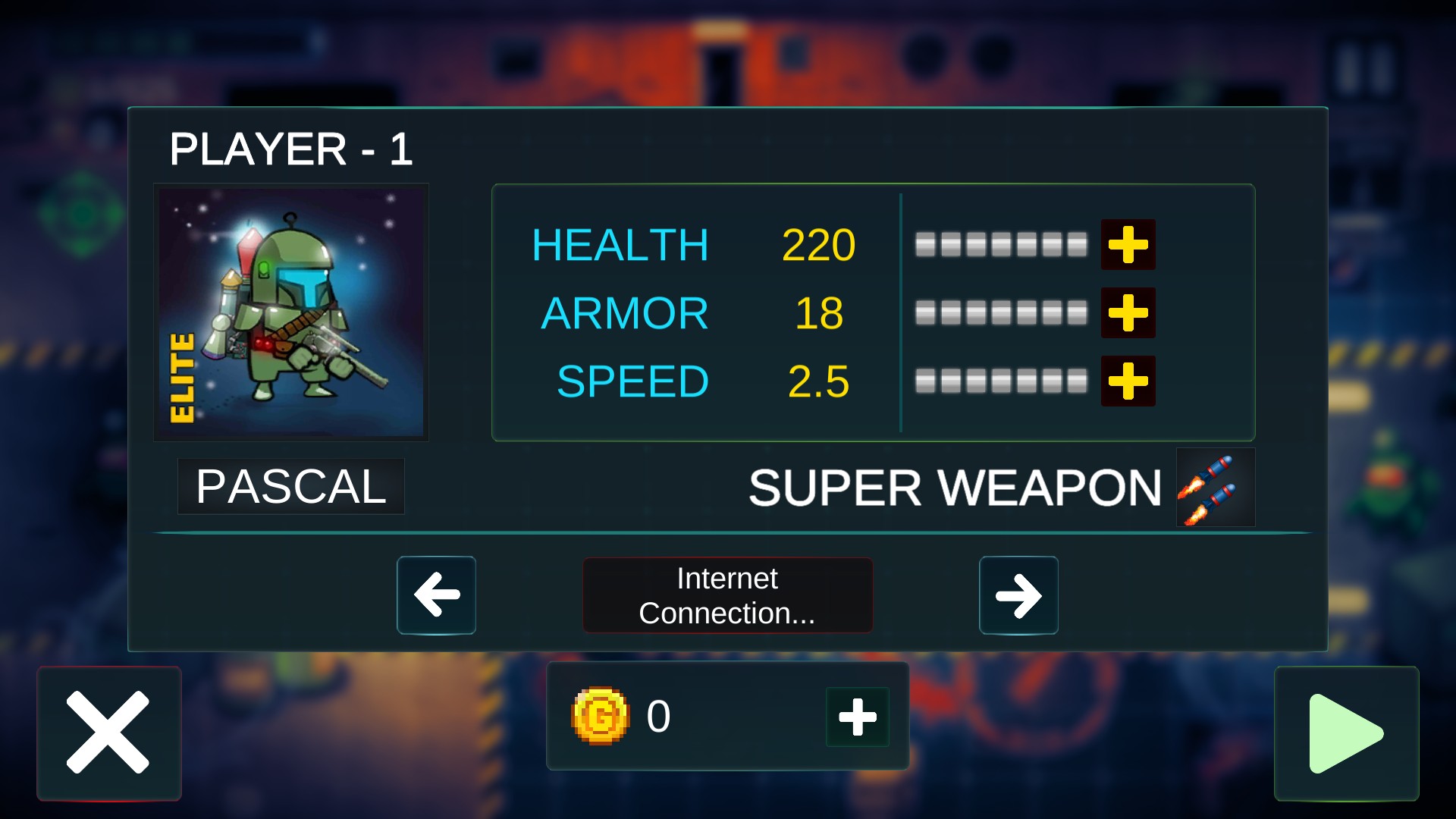Show next character with right arrow
This screenshot has height=819, width=1456.
pos(1018,595)
